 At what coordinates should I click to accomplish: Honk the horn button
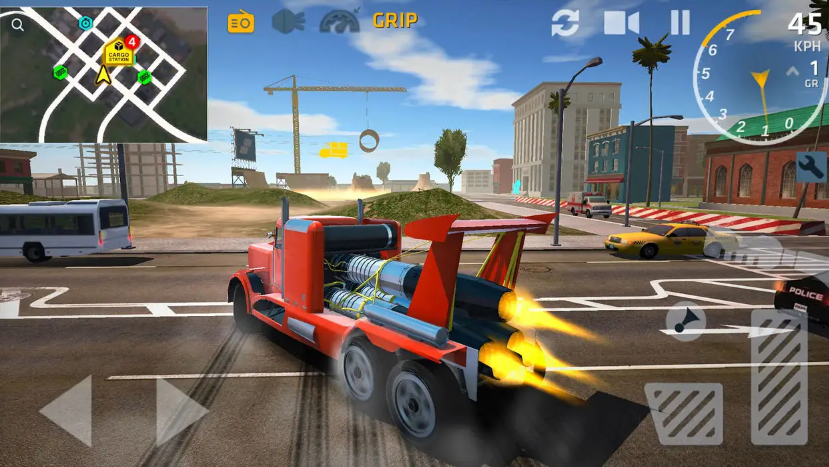pos(685,320)
